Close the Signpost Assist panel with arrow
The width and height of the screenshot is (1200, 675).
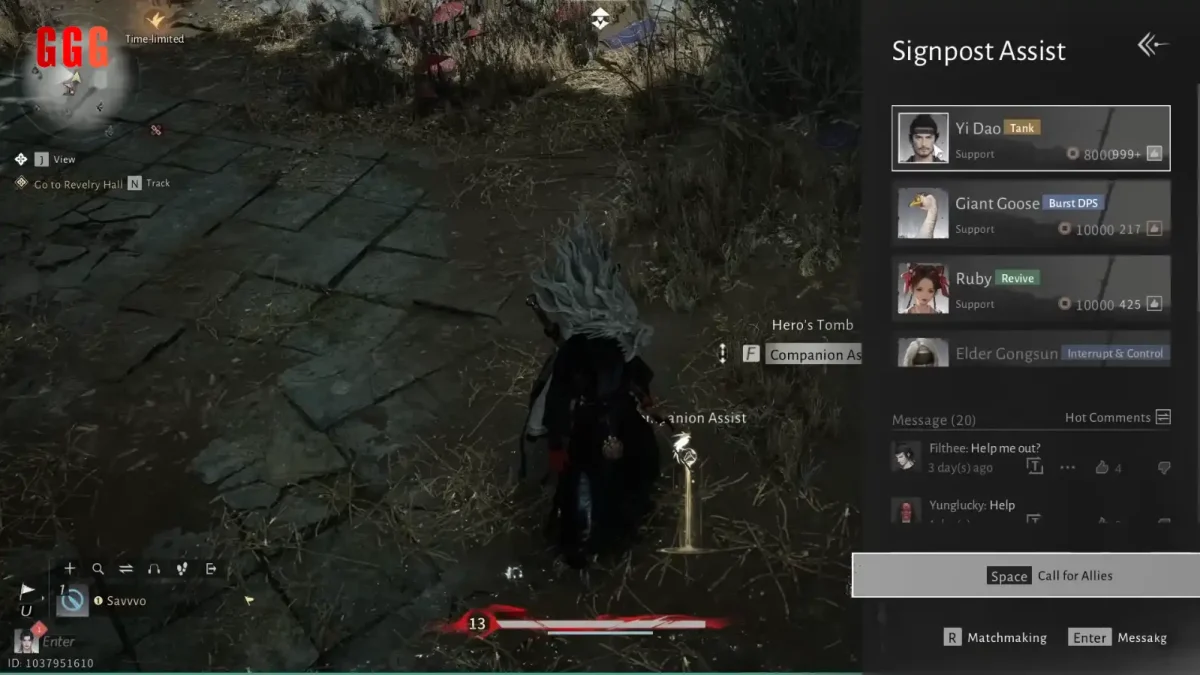pyautogui.click(x=1152, y=45)
